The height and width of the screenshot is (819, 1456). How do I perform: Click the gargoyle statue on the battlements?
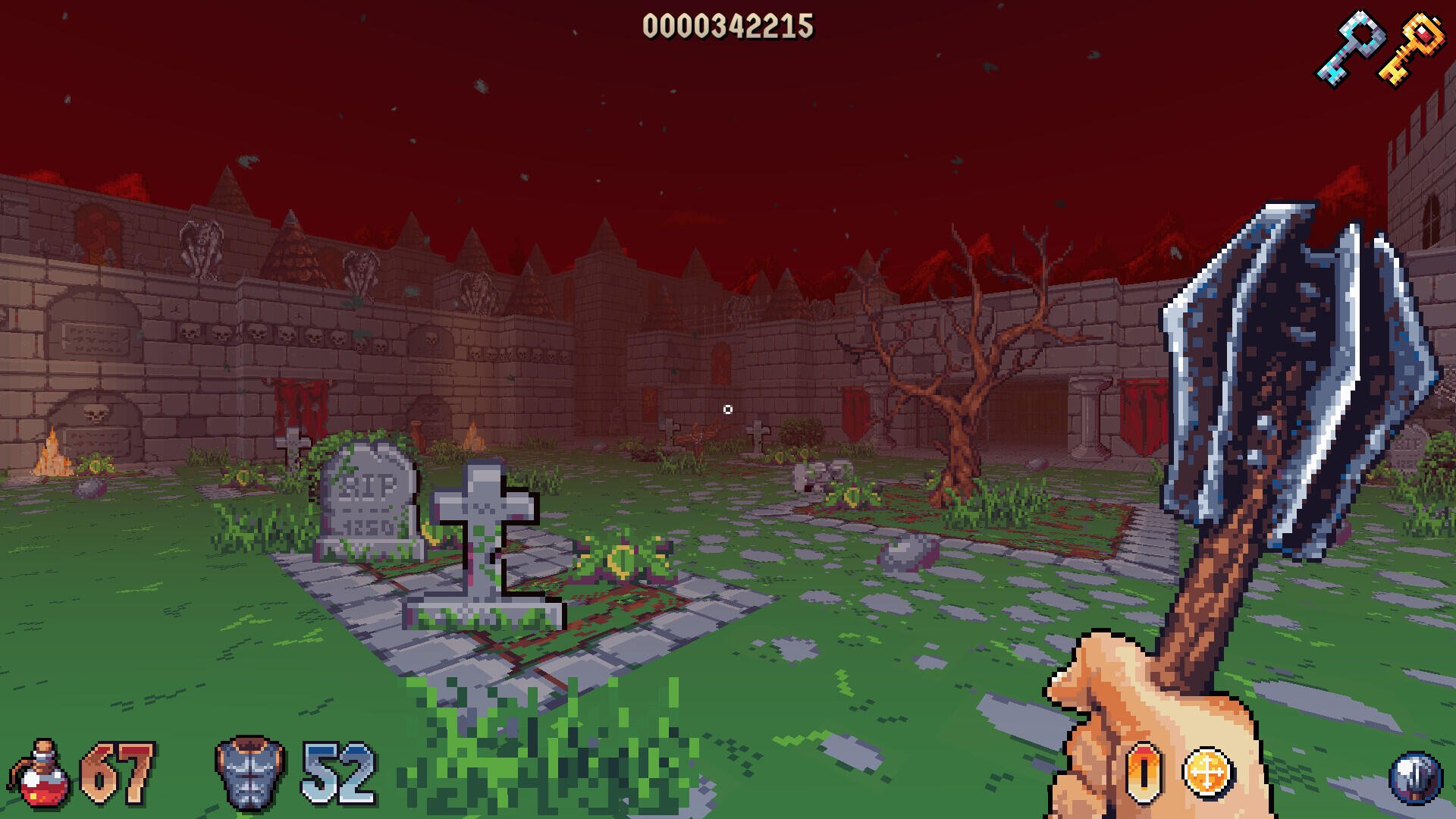tap(201, 250)
